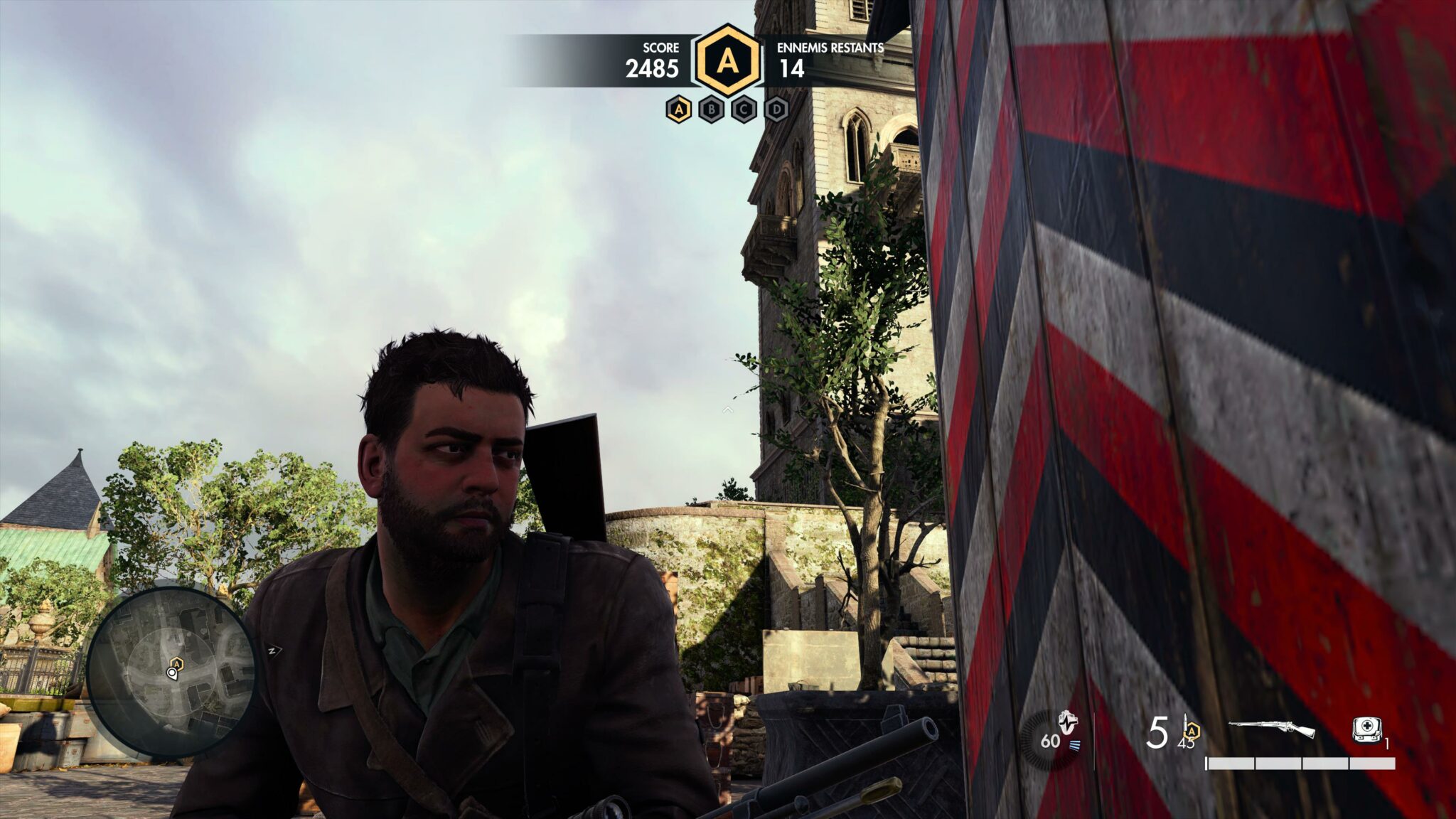Use the medkit item icon
The width and height of the screenshot is (1456, 819).
click(1365, 730)
